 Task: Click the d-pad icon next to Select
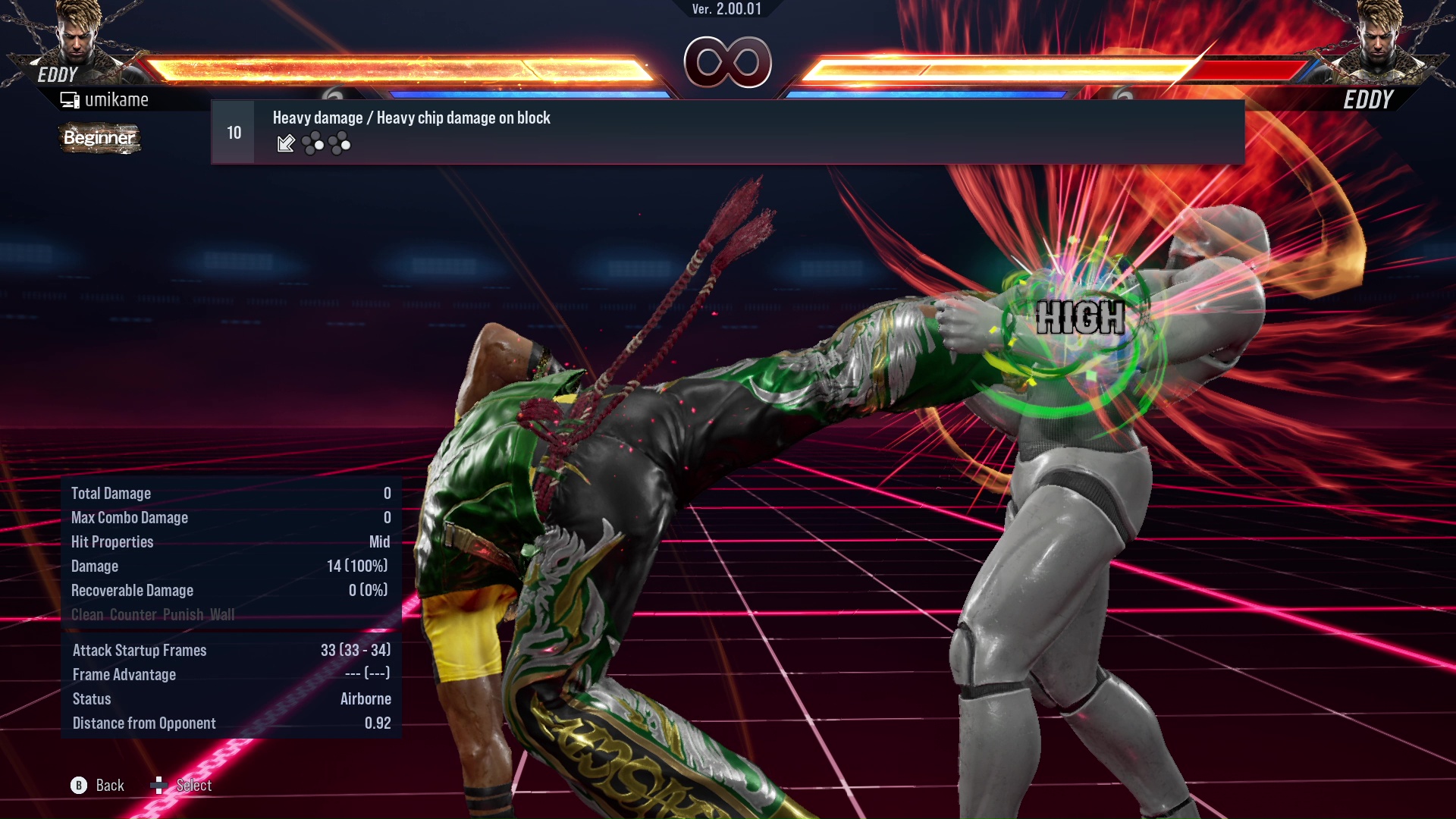click(160, 786)
